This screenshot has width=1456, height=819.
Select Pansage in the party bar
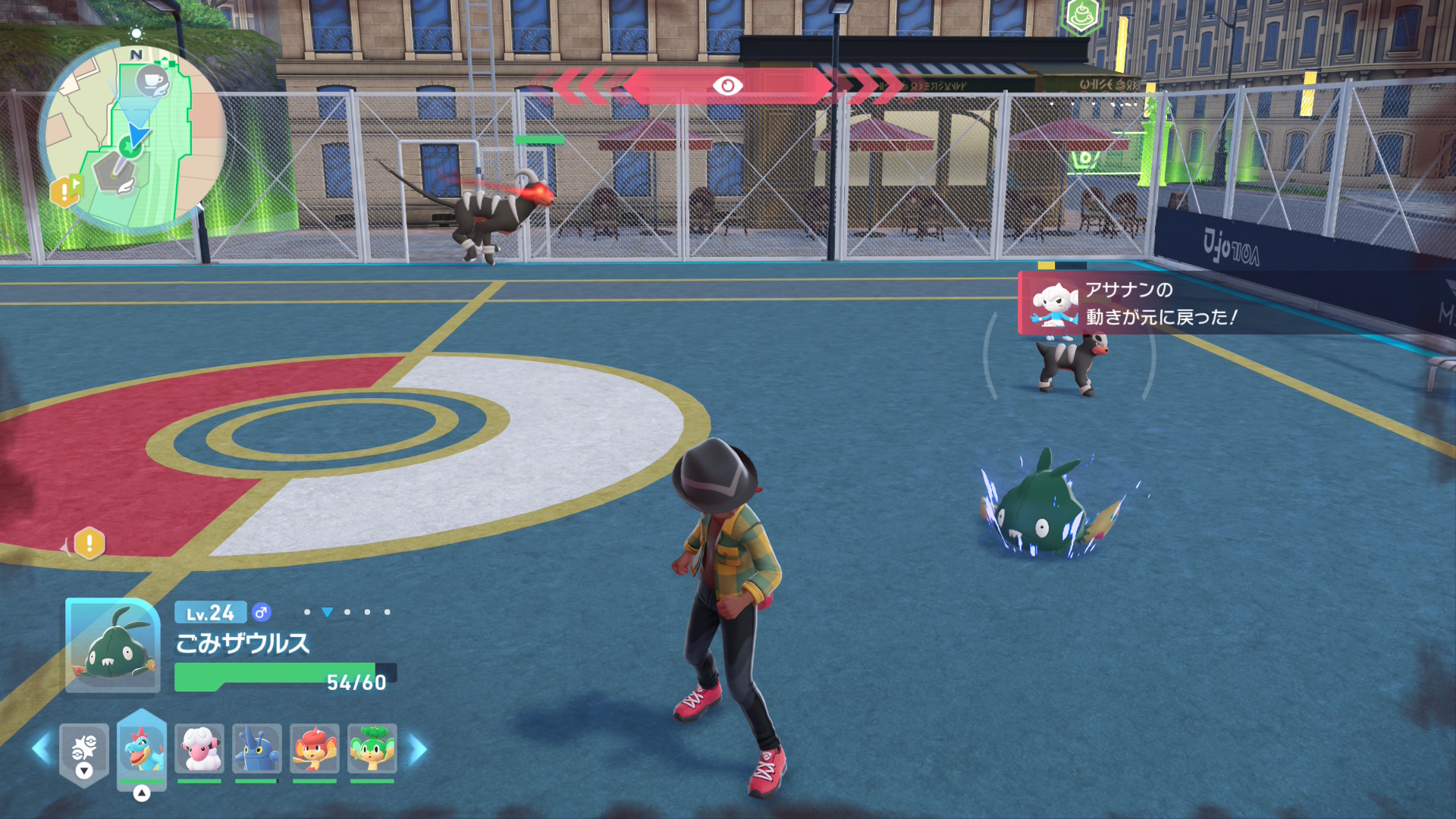[x=372, y=748]
